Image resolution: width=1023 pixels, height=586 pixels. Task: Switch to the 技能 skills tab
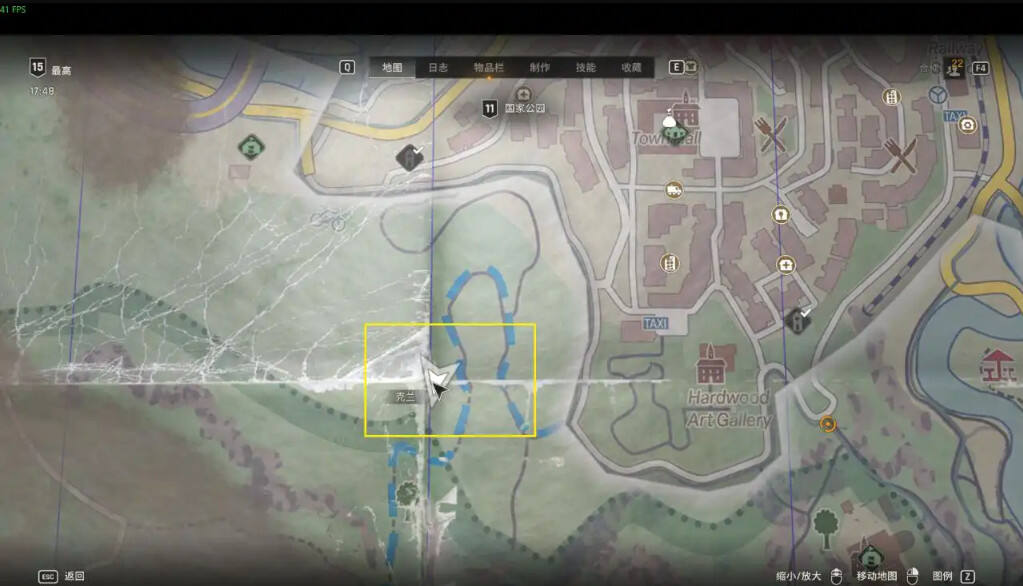(x=586, y=68)
